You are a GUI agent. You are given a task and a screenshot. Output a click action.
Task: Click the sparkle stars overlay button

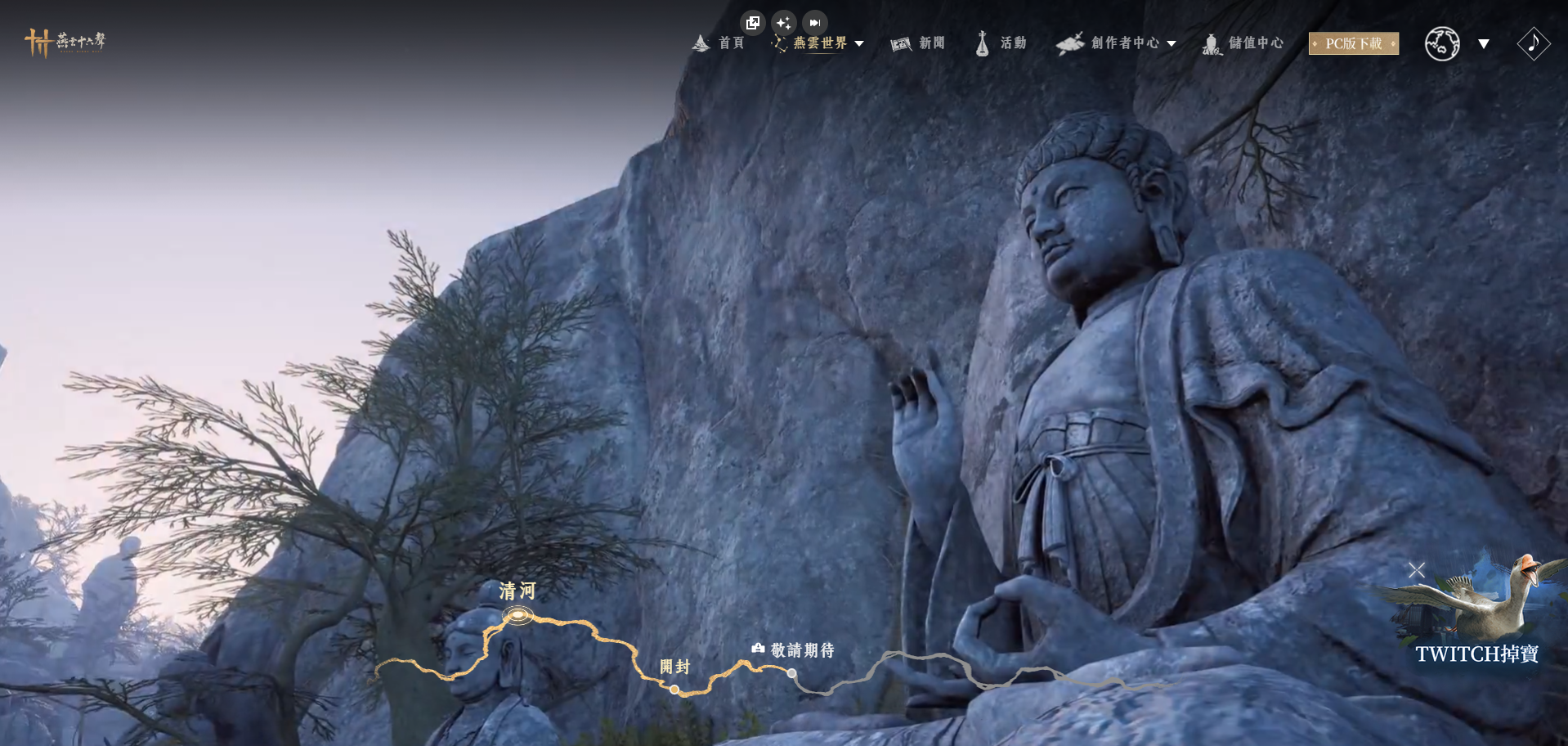[x=783, y=23]
